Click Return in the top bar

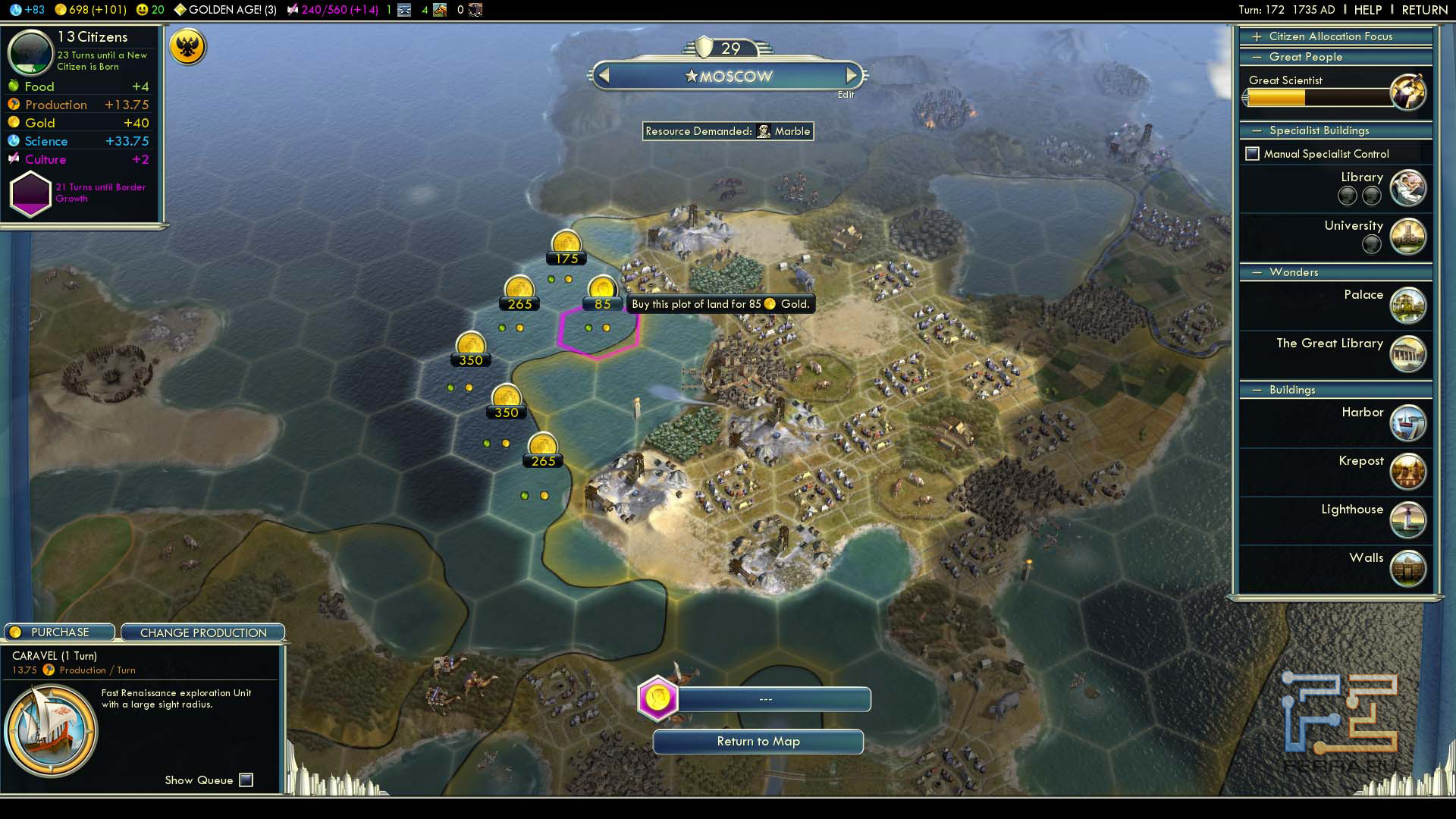point(1424,10)
